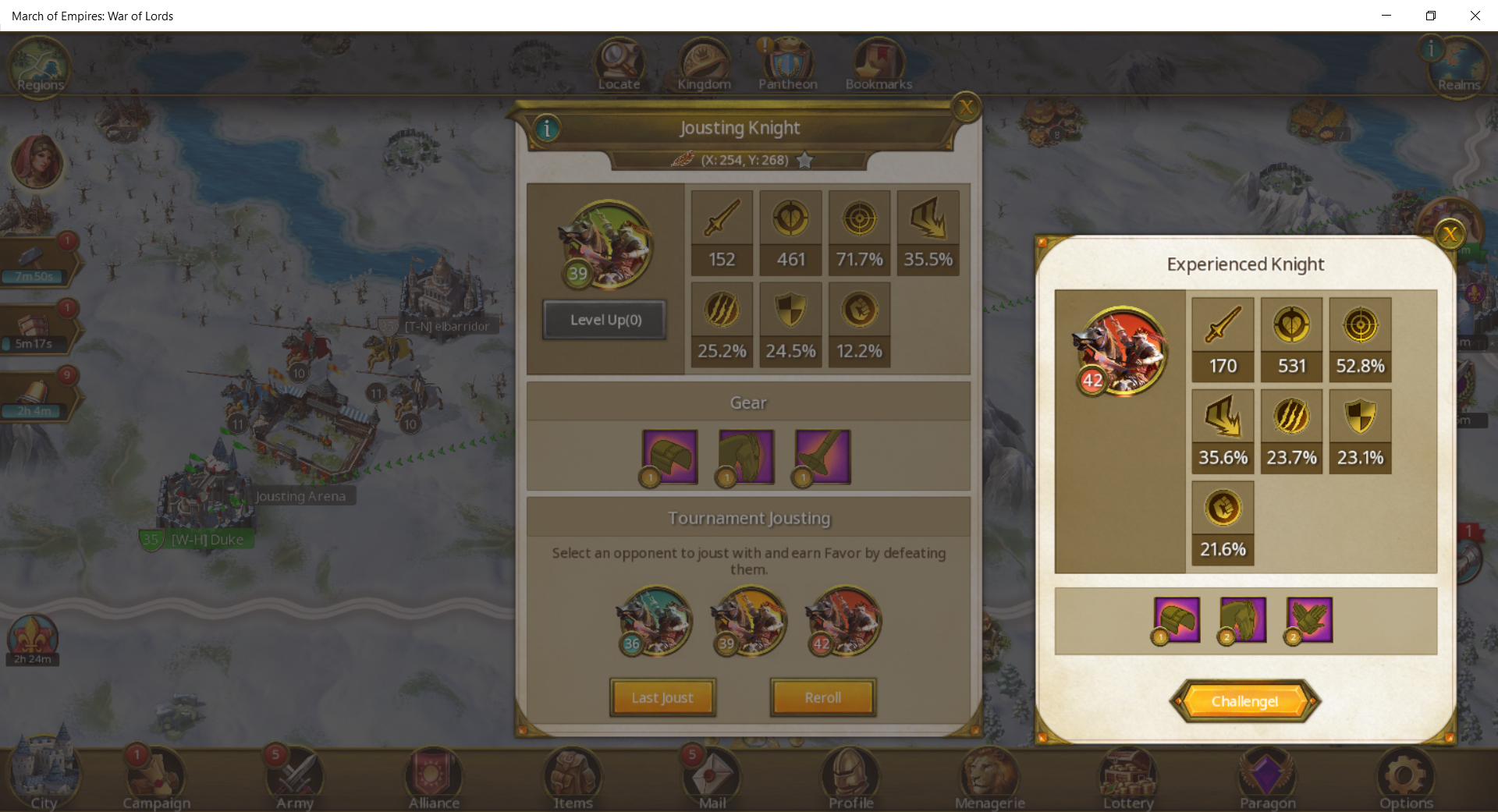The image size is (1498, 812).
Task: Close the Jousting Knight window
Action: click(966, 107)
